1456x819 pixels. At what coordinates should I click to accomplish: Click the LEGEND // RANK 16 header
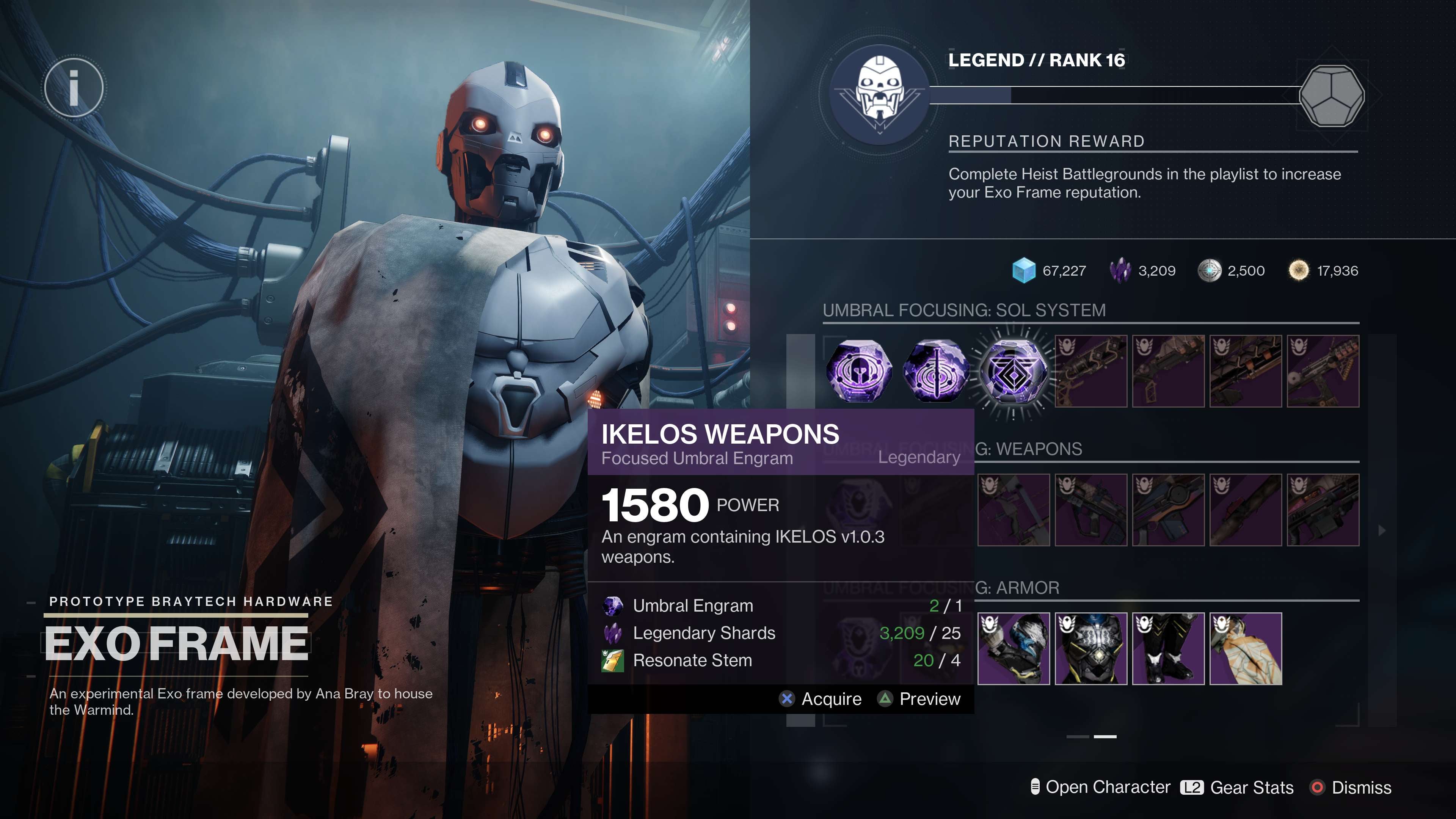1037,61
